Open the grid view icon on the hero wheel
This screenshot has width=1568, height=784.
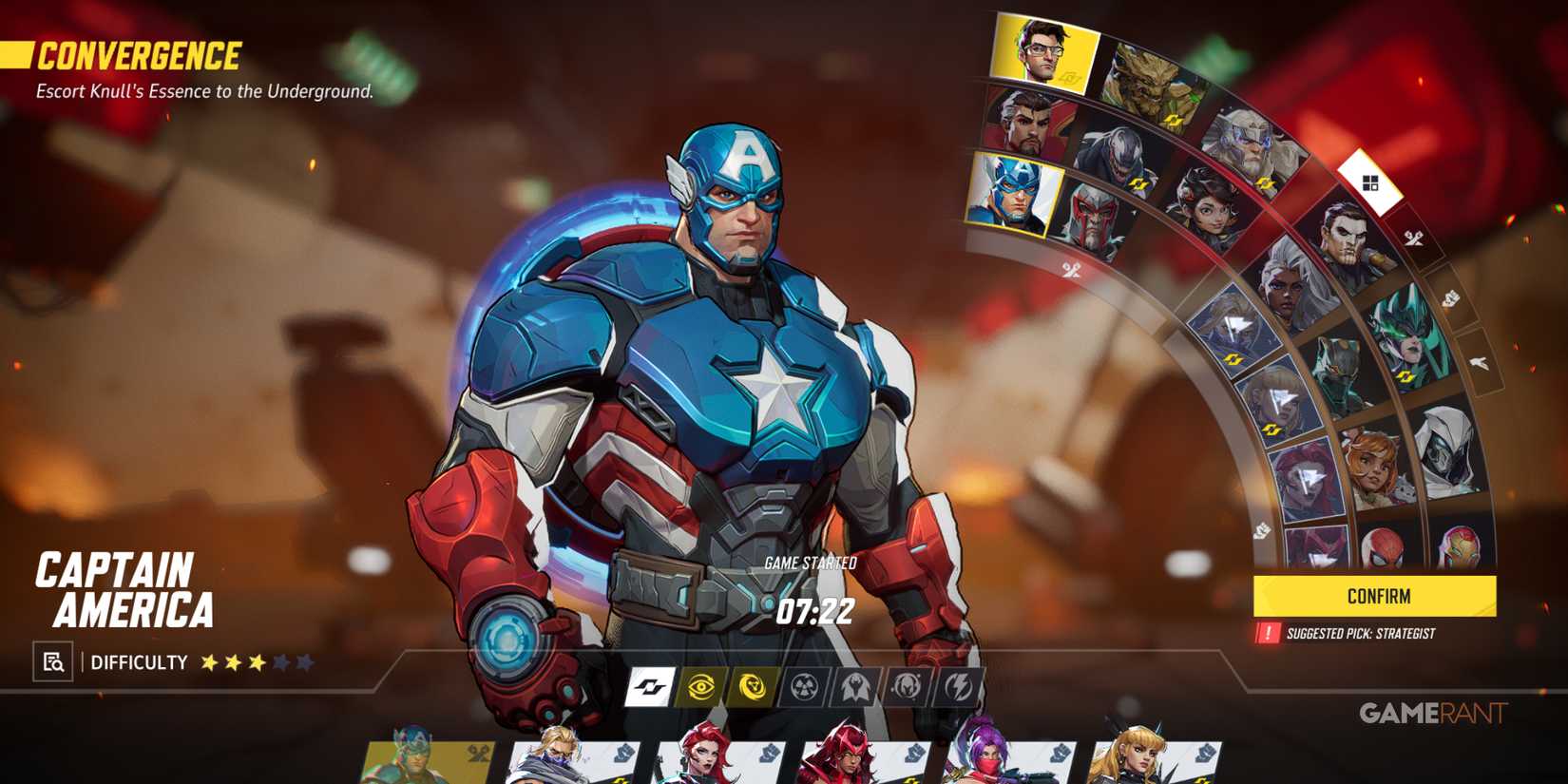pyautogui.click(x=1372, y=185)
